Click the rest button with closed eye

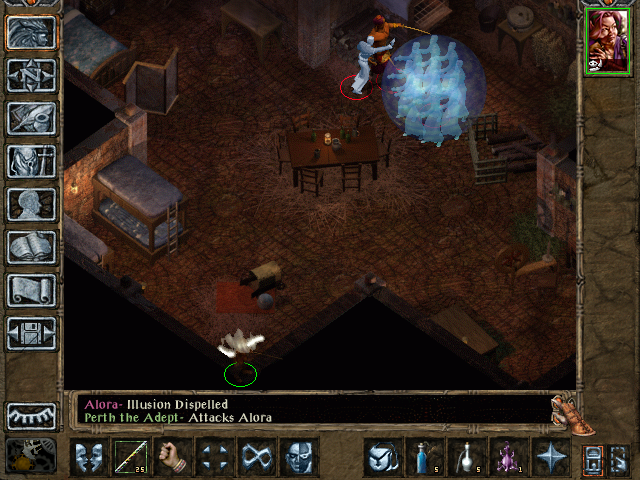coord(32,415)
